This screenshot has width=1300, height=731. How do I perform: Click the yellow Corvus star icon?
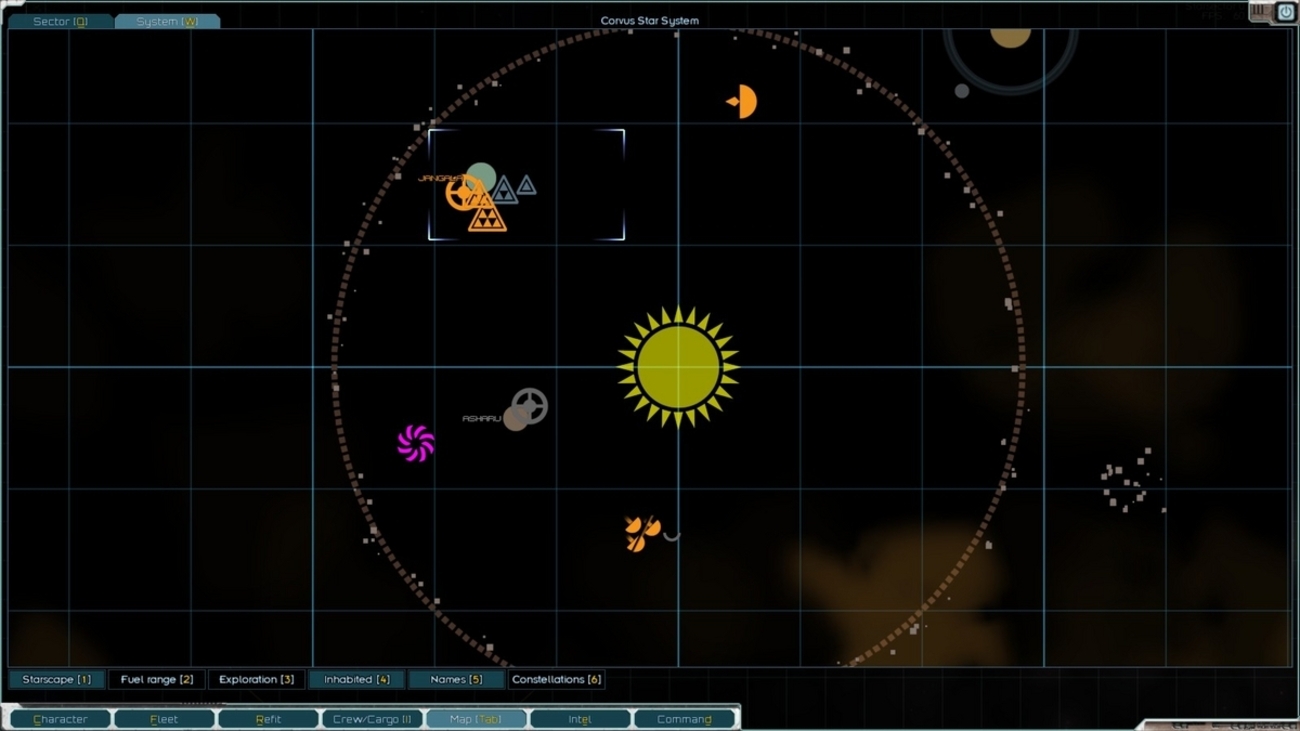point(678,367)
